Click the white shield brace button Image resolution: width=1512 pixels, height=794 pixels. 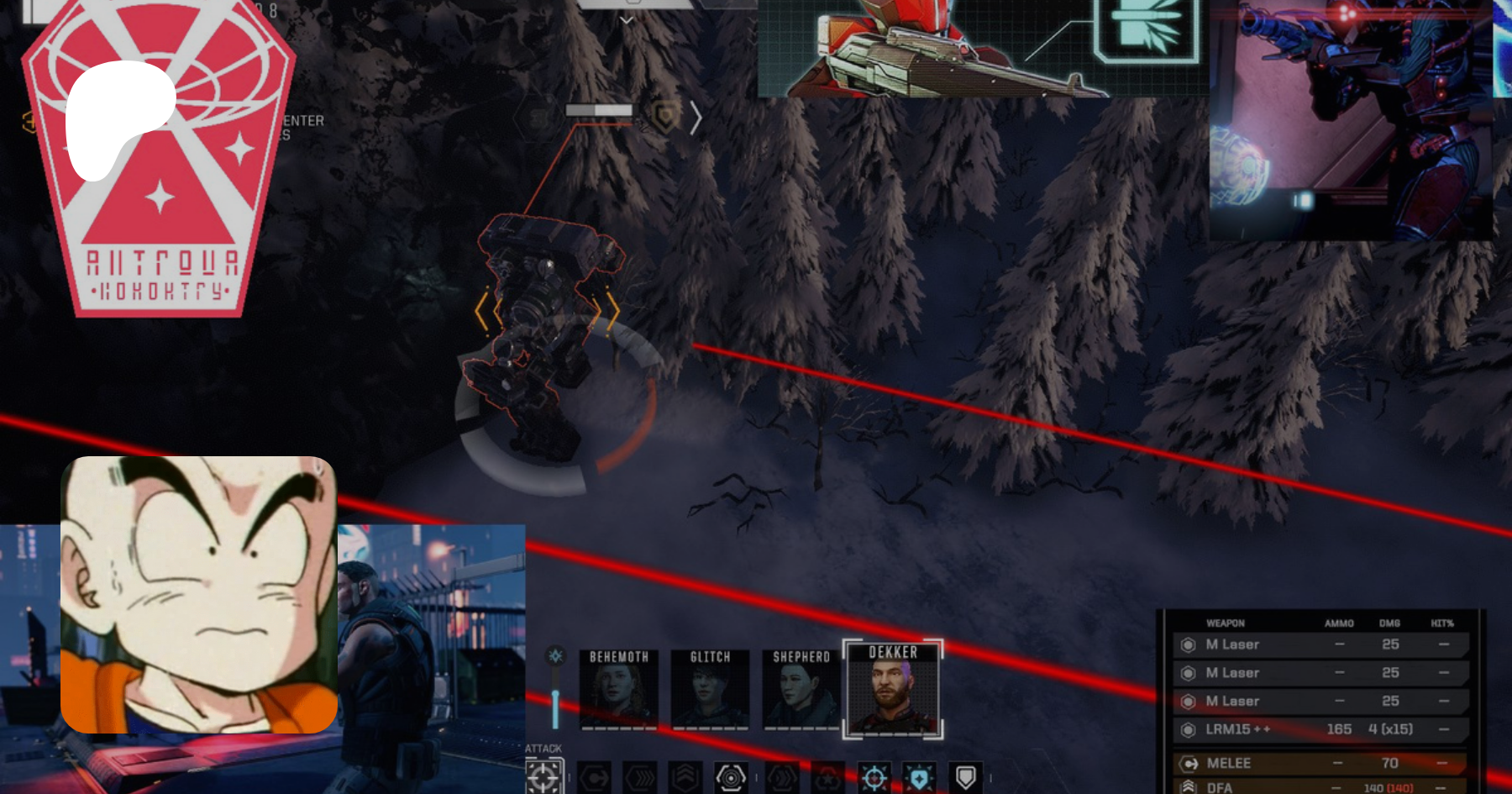(x=965, y=779)
